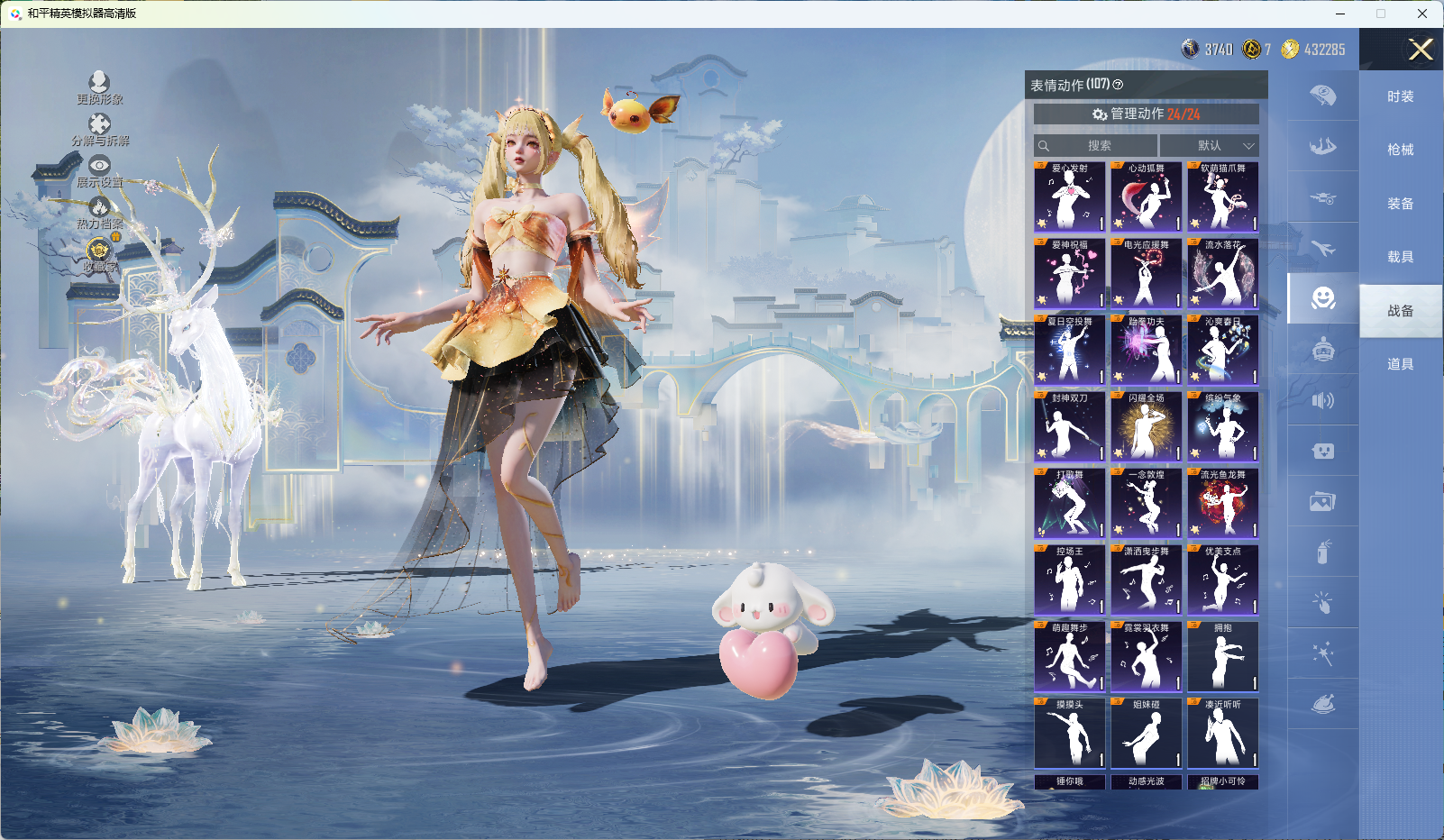This screenshot has width=1444, height=840.
Task: Open the 默认 sort dropdown
Action: (x=1210, y=146)
